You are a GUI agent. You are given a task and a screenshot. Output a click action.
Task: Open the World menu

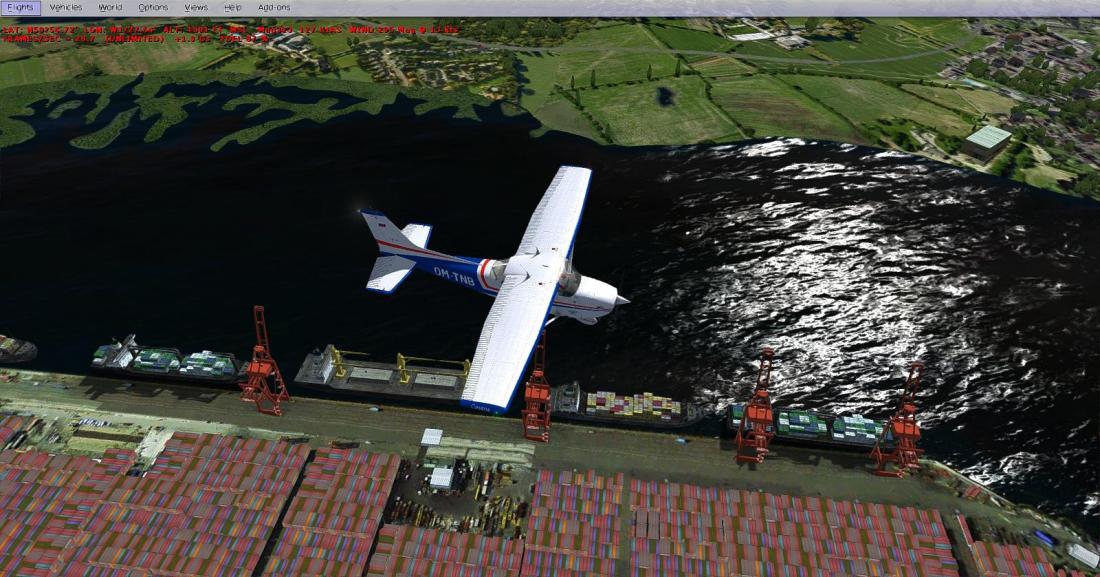(110, 8)
